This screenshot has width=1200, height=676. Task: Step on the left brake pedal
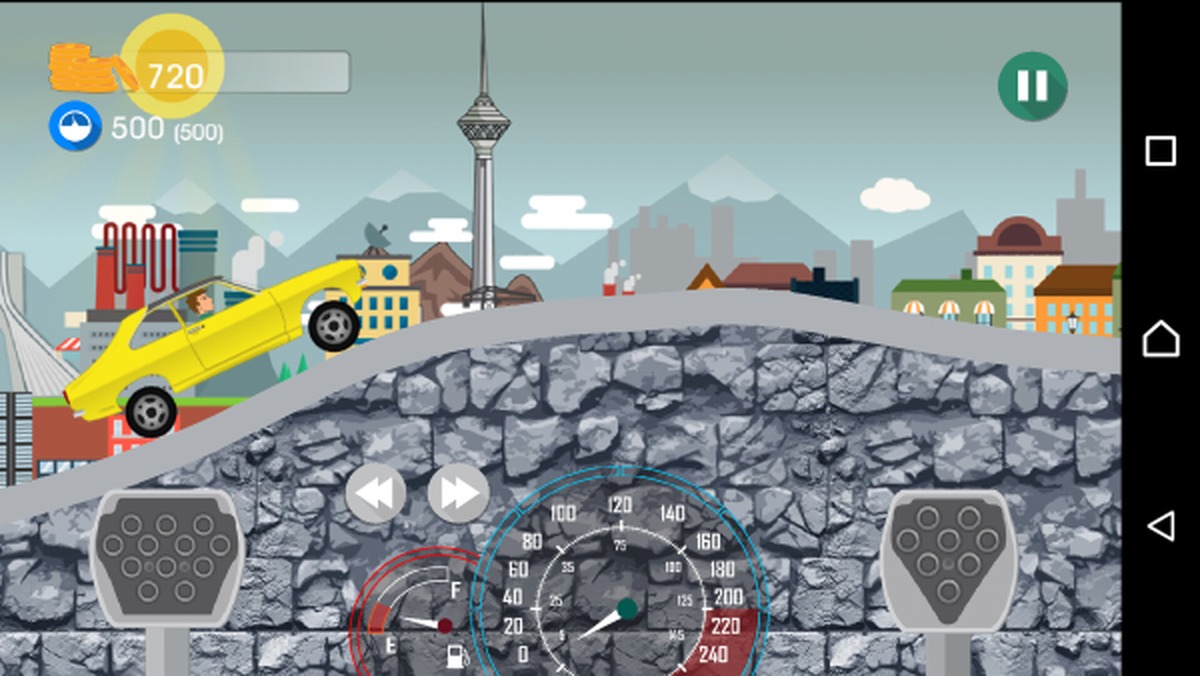click(166, 558)
